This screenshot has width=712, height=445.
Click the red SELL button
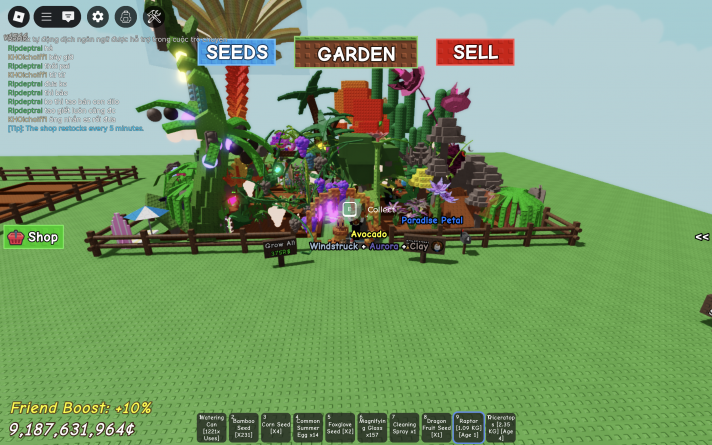pyautogui.click(x=475, y=52)
